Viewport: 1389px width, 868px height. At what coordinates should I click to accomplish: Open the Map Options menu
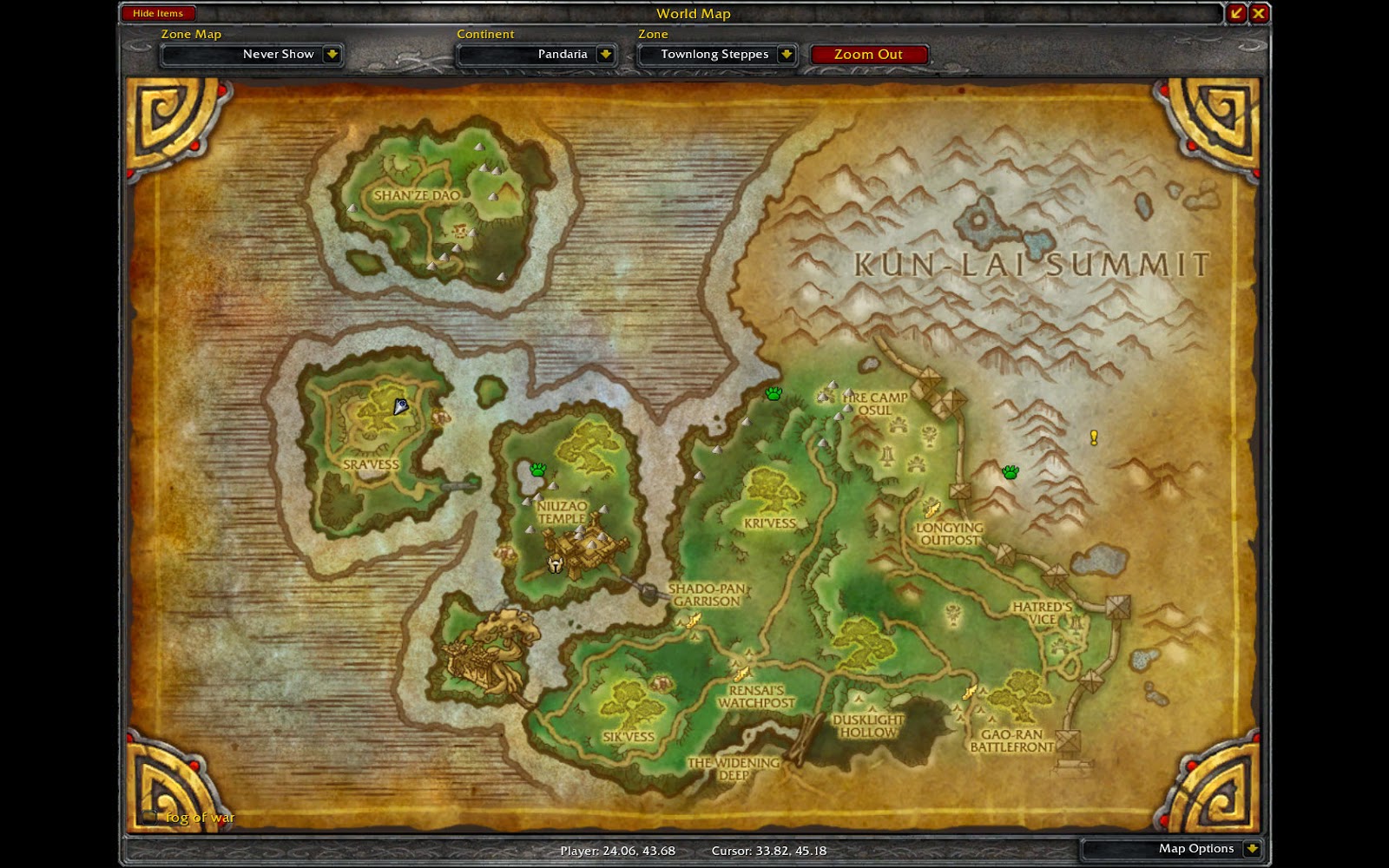1198,848
